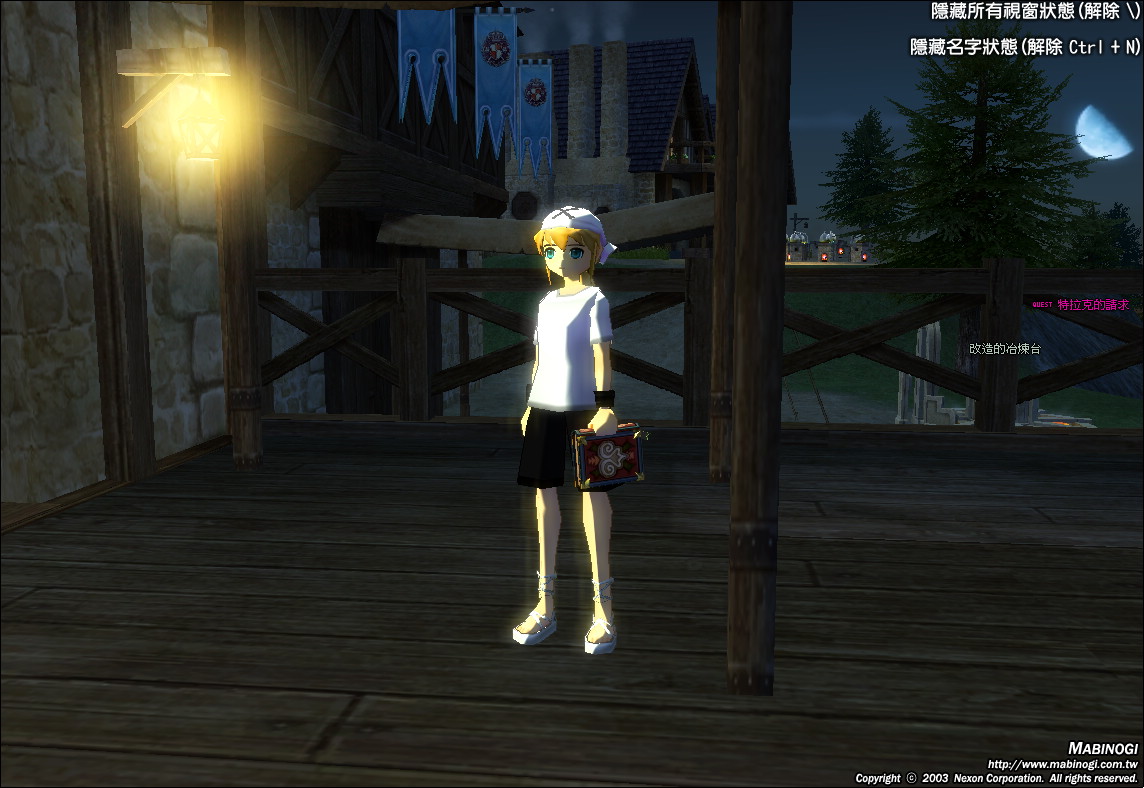Click the 特拉克的請求 quest marker label
This screenshot has height=788, width=1144.
1092,305
